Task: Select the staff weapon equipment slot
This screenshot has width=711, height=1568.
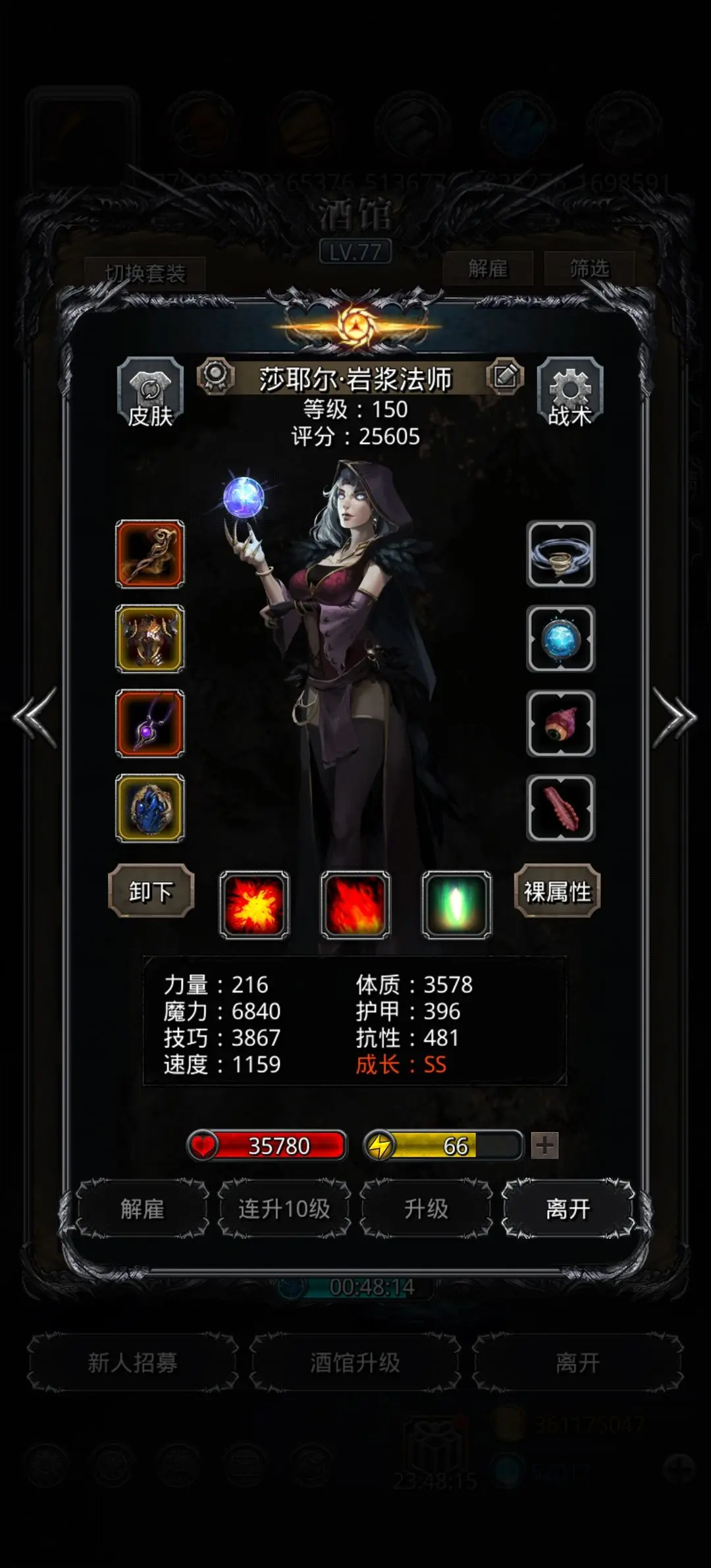Action: pos(150,554)
